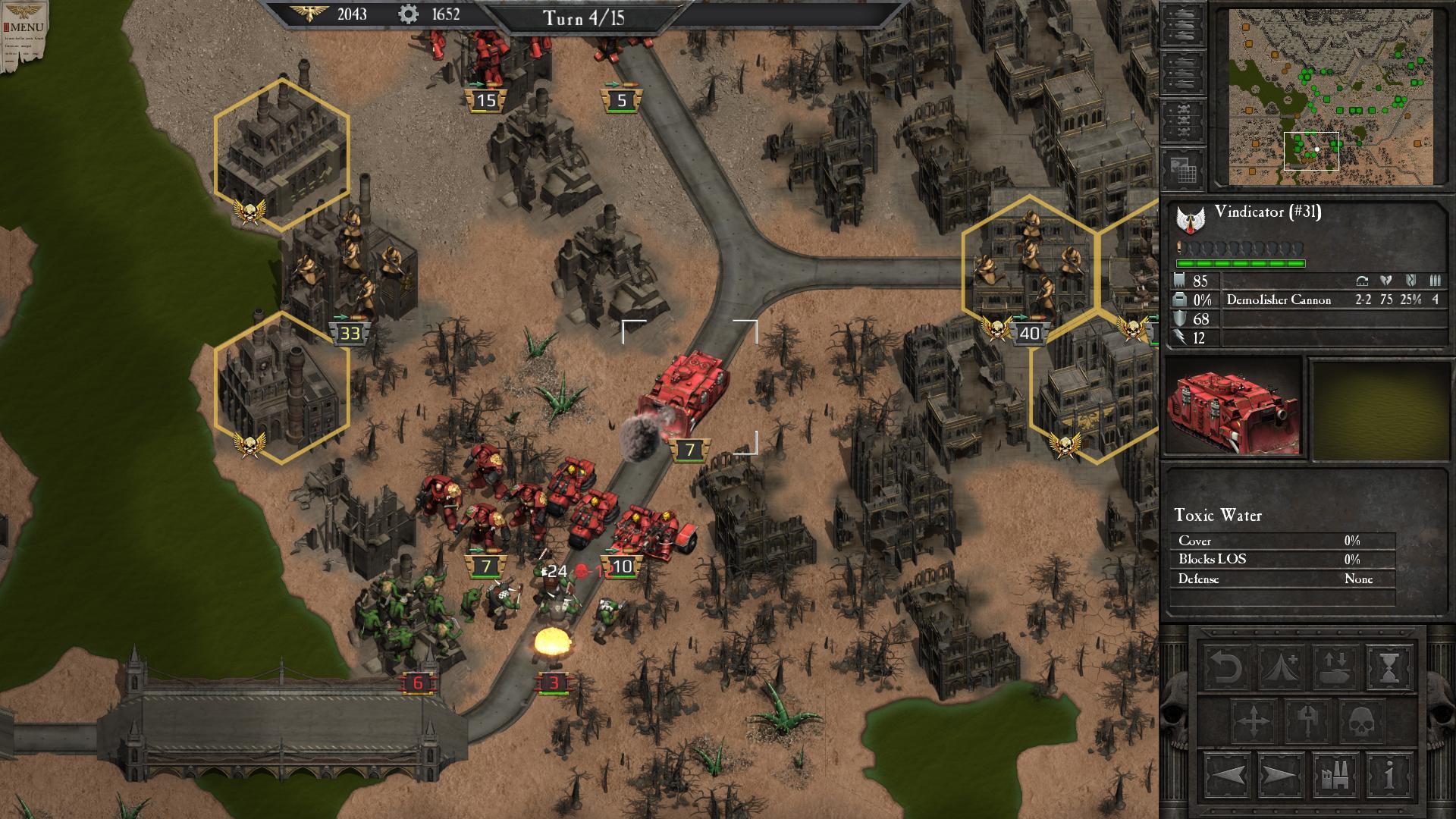The image size is (1456, 819).
Task: End the turn with the hourglass icon
Action: pos(1389,667)
